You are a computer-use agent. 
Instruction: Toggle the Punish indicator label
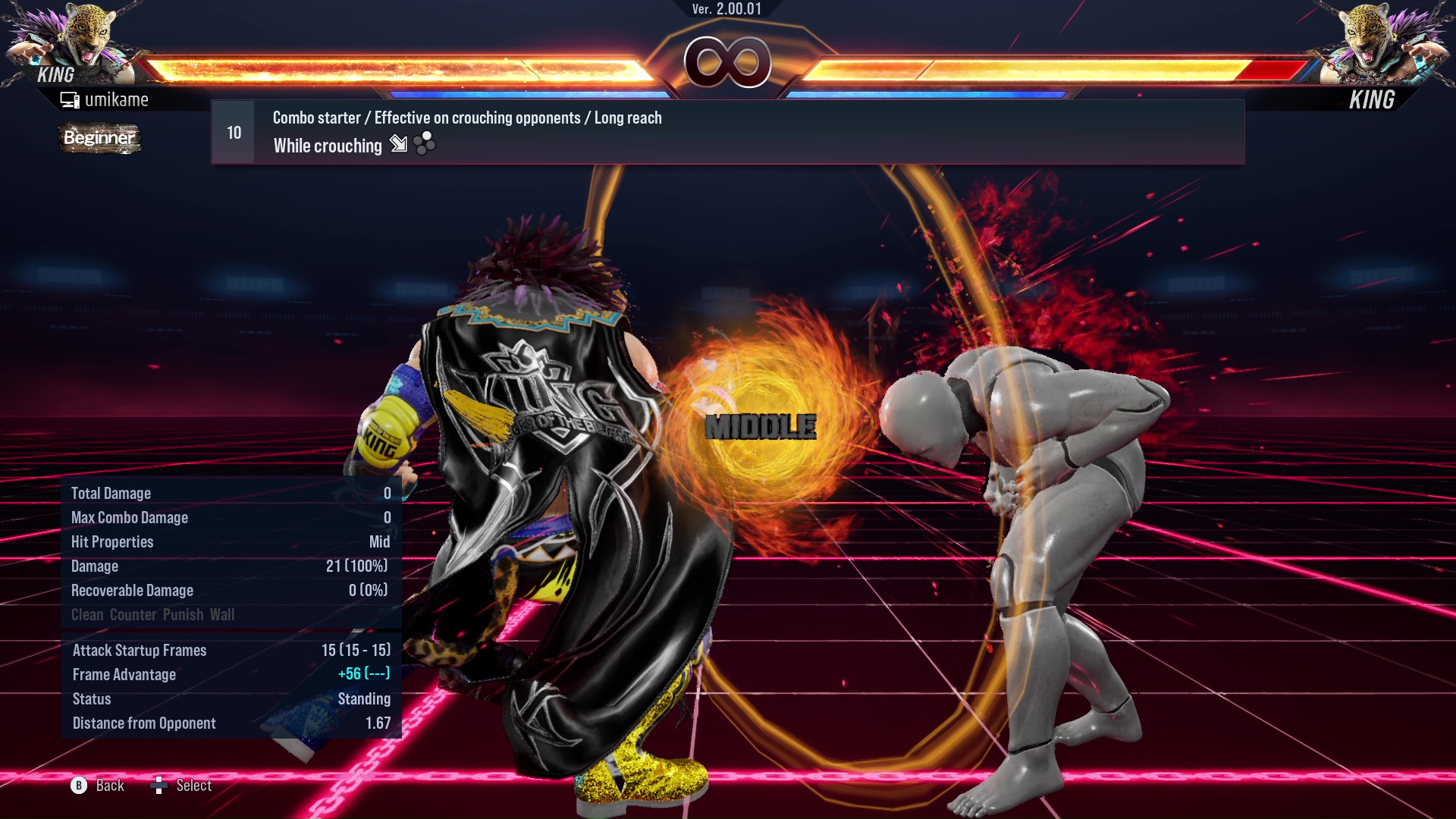click(184, 614)
